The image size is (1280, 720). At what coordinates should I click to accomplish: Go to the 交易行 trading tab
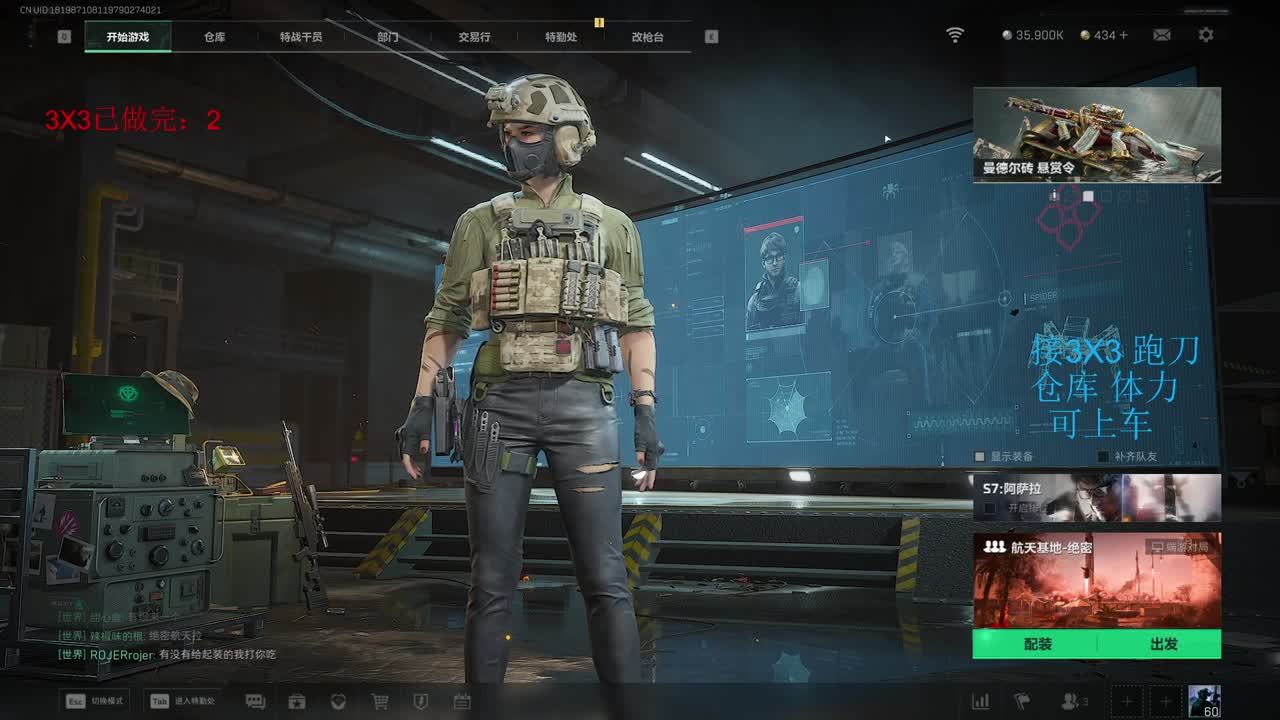click(474, 37)
